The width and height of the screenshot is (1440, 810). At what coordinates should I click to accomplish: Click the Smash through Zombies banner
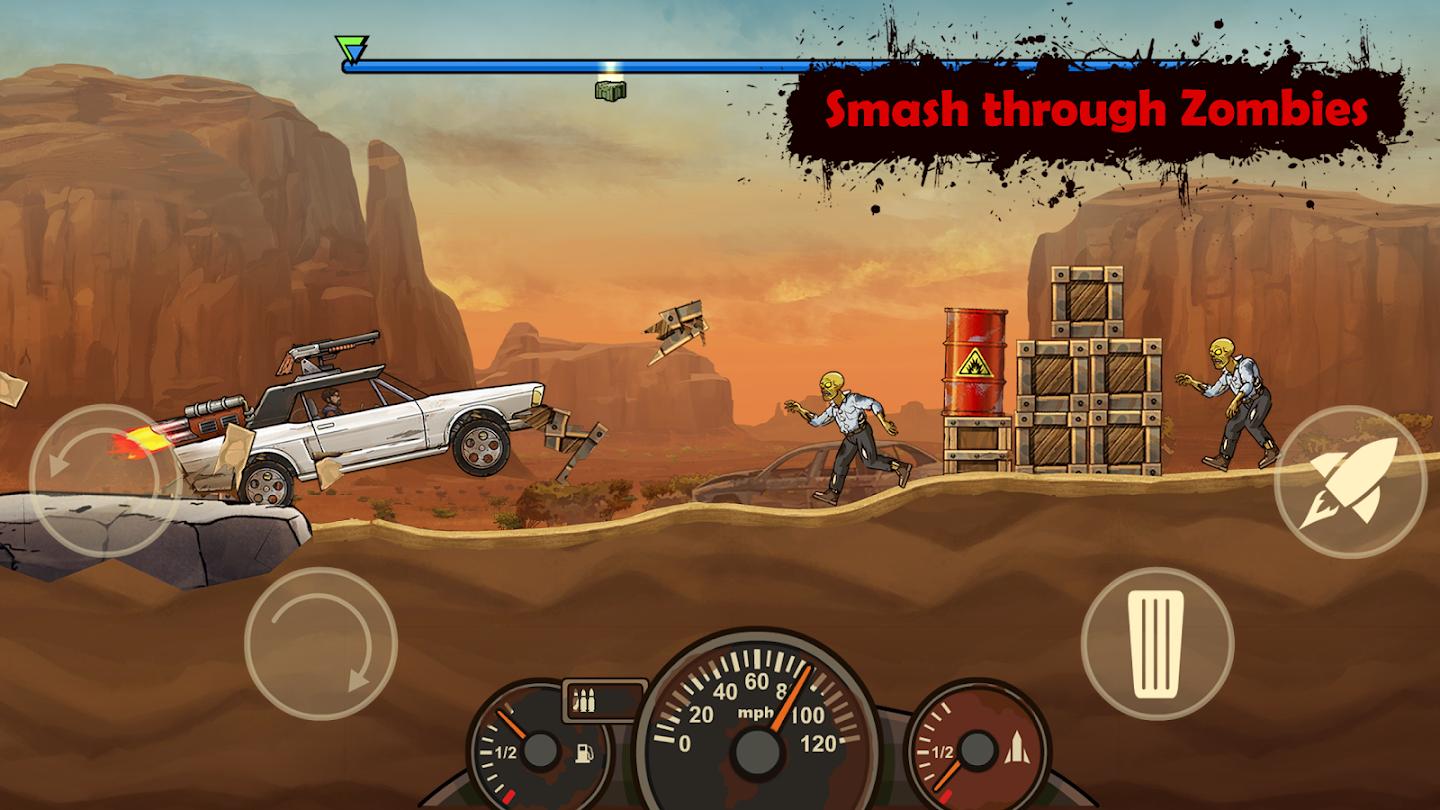(x=1098, y=110)
